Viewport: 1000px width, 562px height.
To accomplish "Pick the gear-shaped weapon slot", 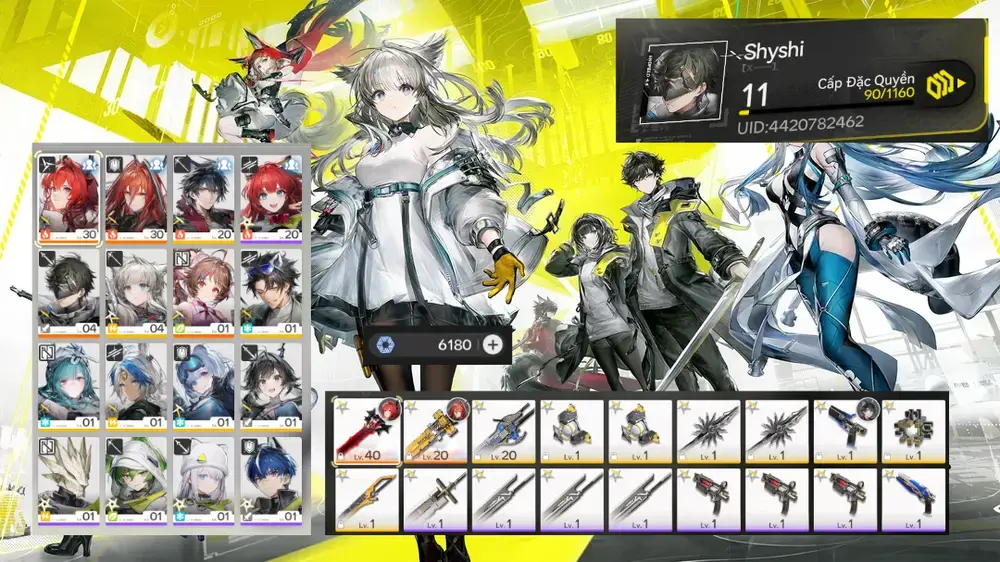I will coord(914,431).
